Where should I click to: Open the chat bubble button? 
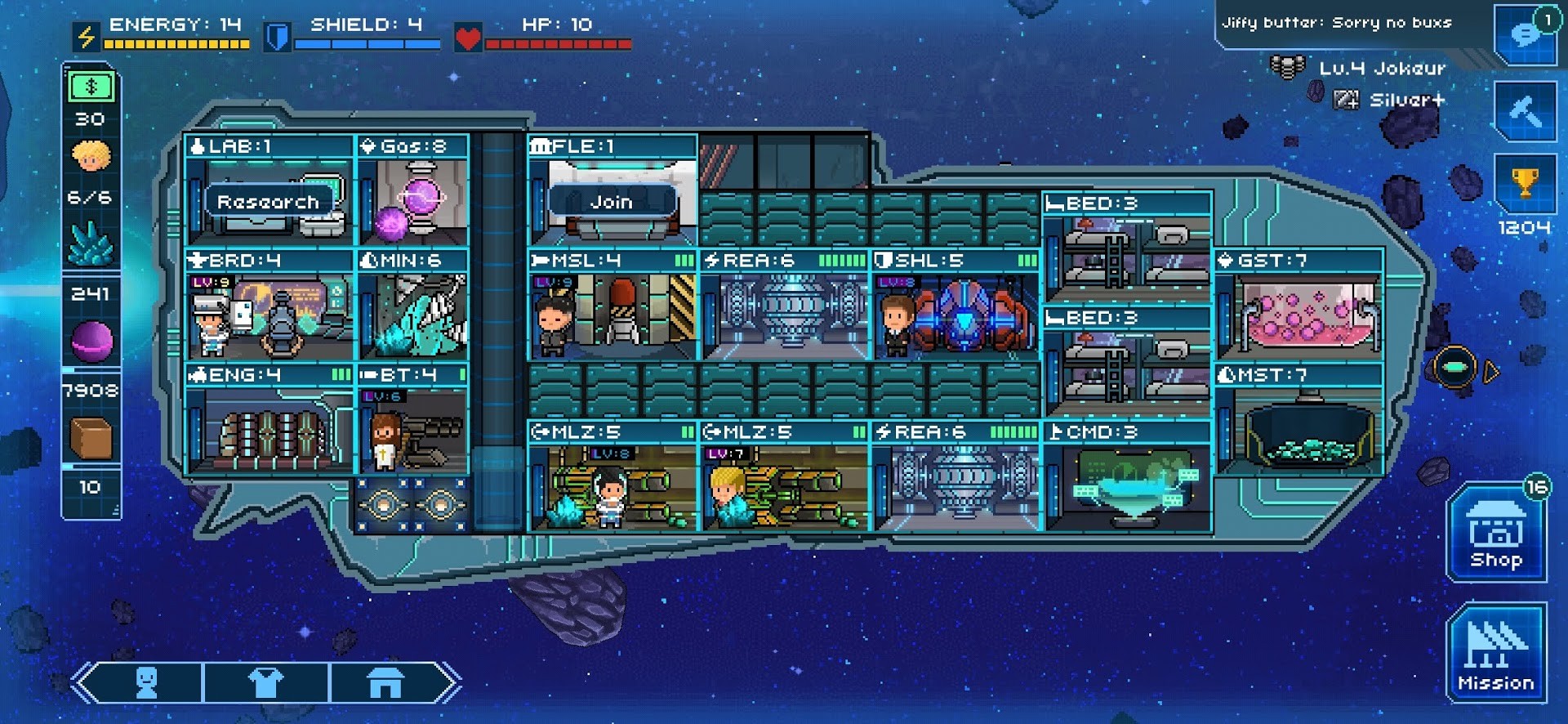click(x=1525, y=36)
